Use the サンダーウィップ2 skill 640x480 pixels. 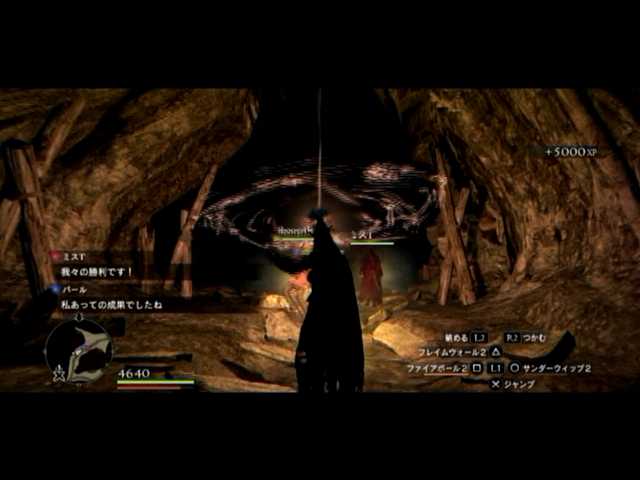pyautogui.click(x=557, y=368)
